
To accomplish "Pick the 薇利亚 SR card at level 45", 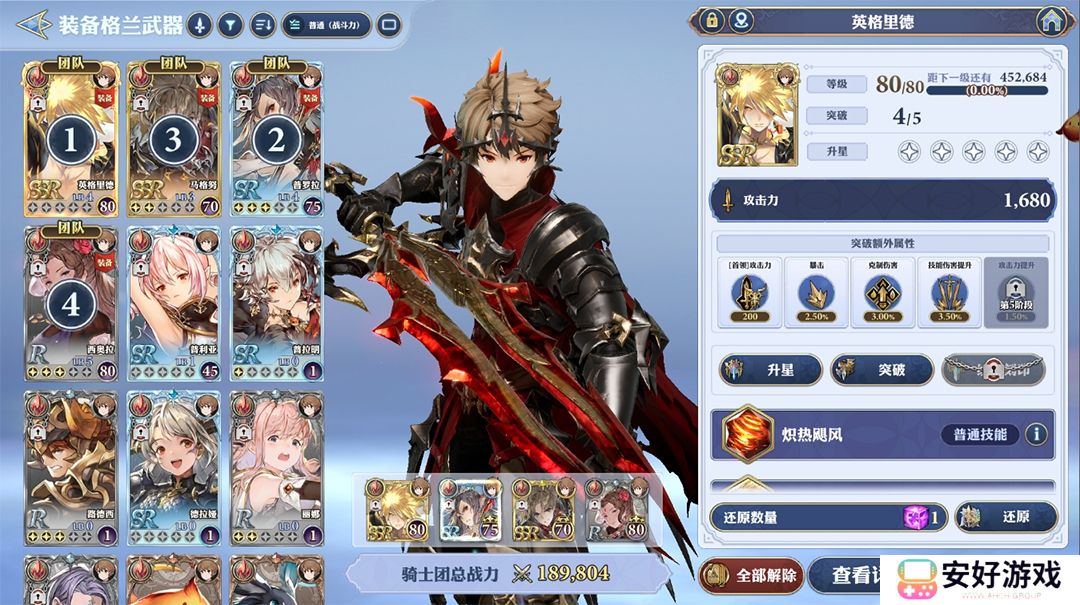I will coord(174,304).
